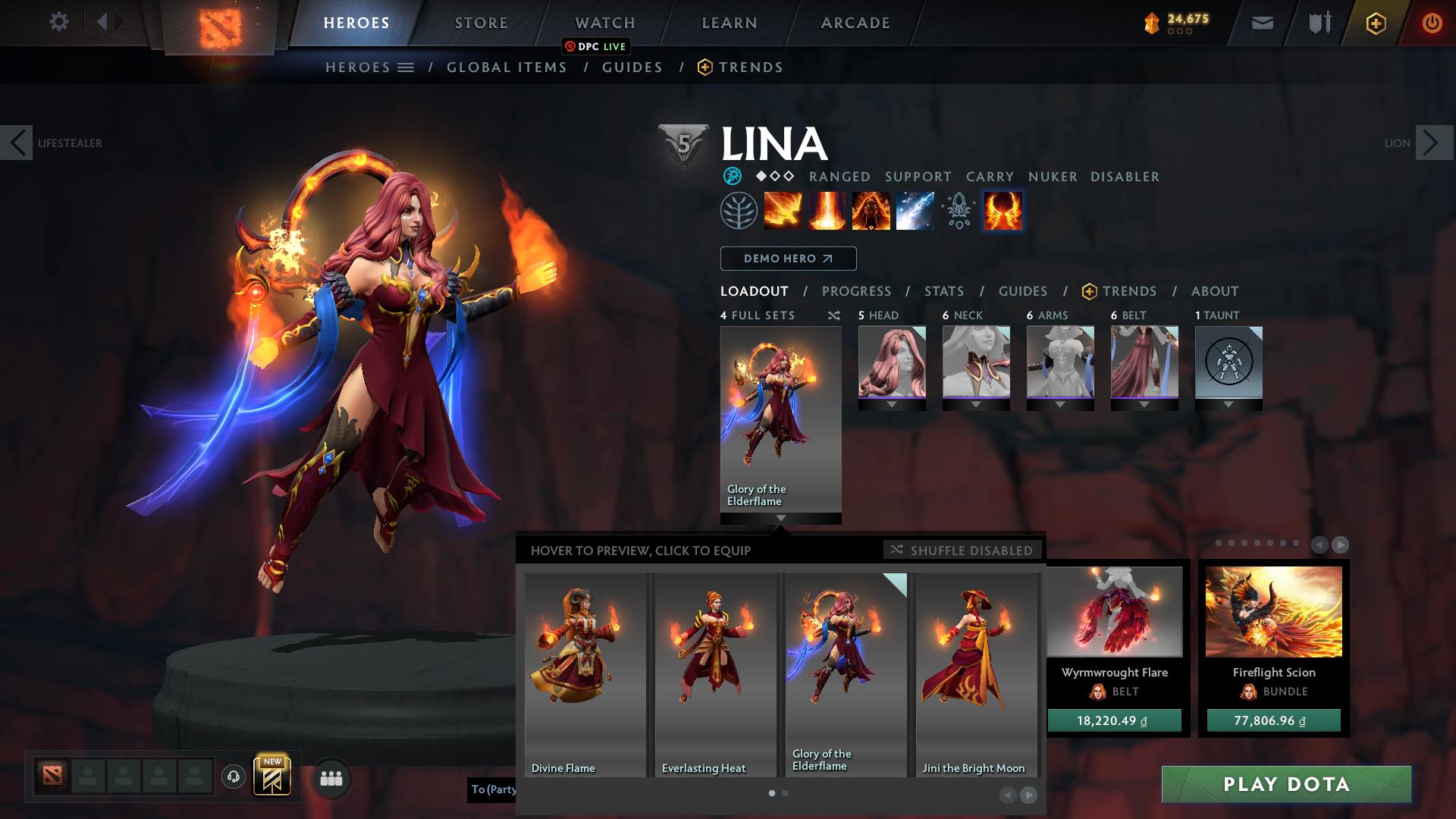The image size is (1456, 819).
Task: Switch to the Watch section
Action: coord(604,23)
